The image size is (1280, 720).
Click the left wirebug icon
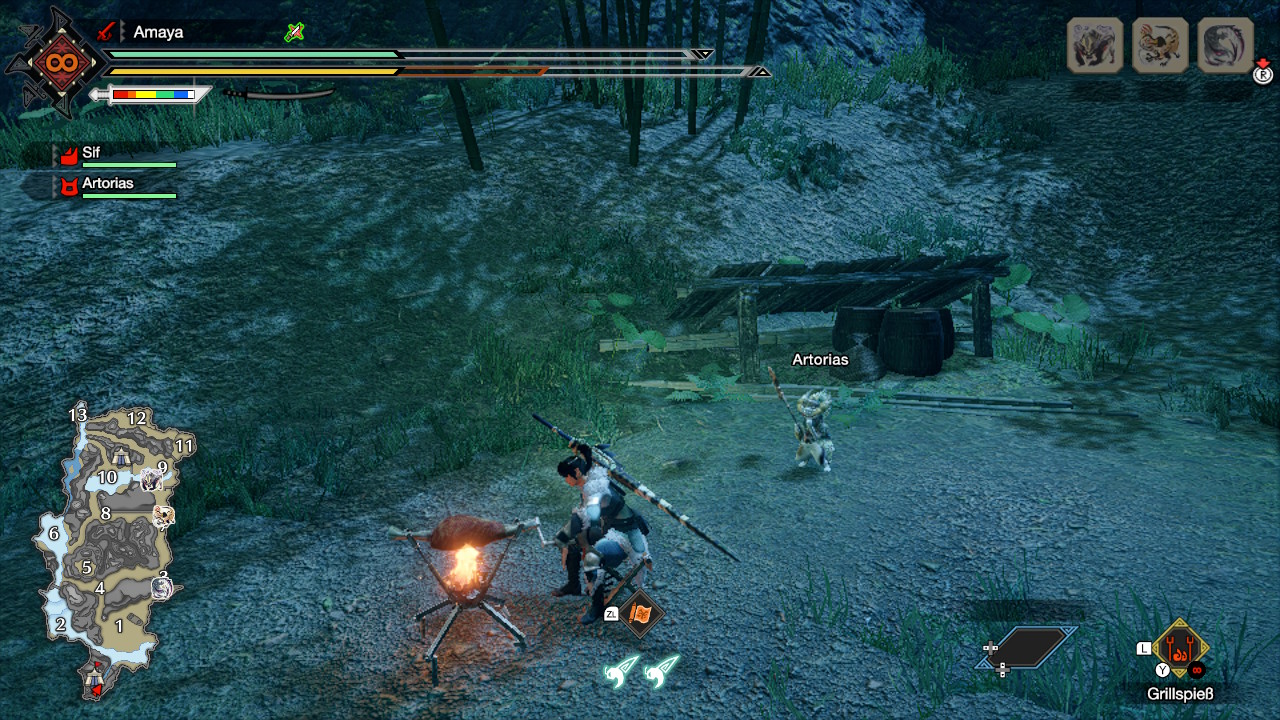pyautogui.click(x=620, y=671)
